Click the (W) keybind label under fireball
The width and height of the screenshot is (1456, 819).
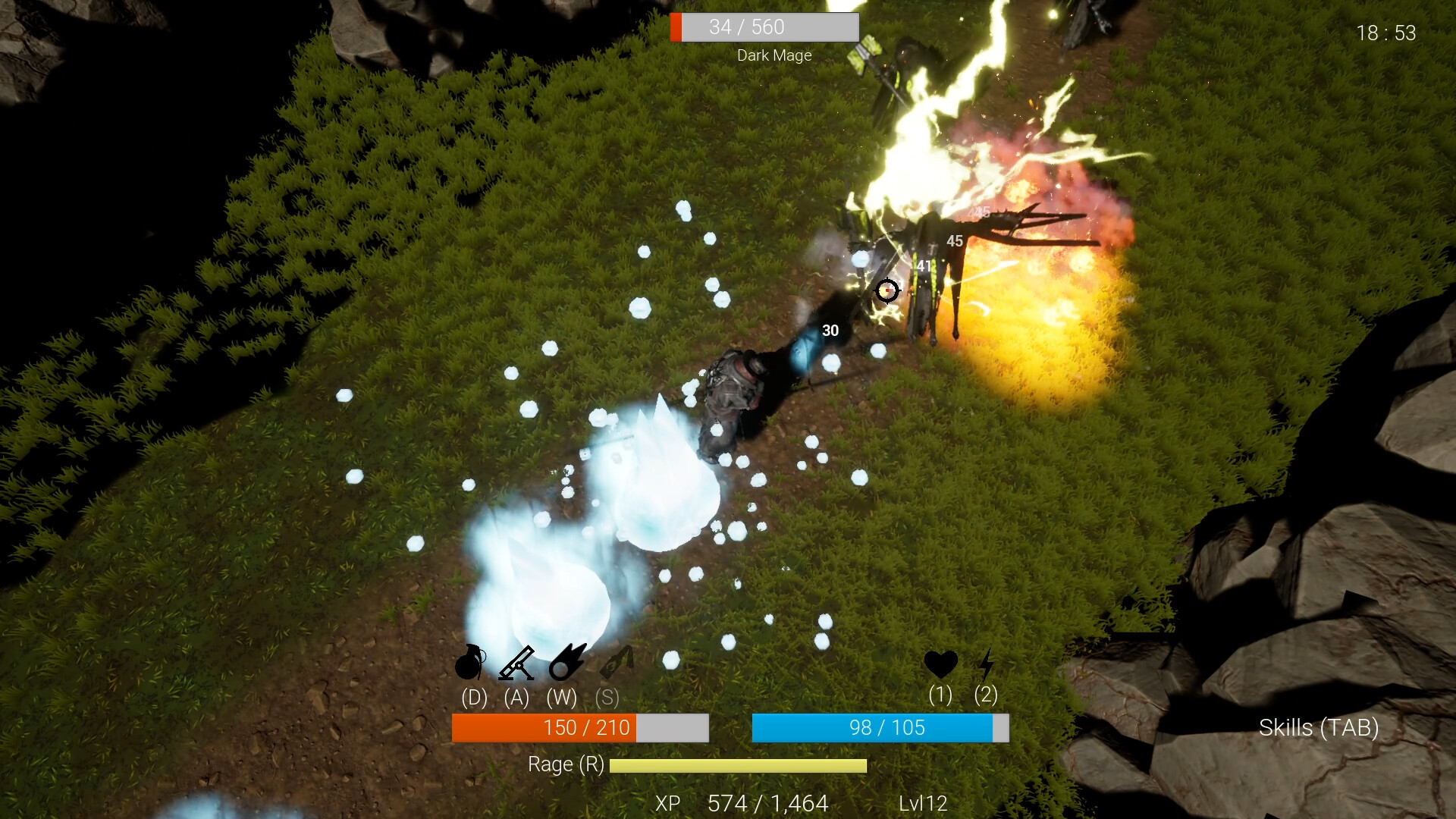pyautogui.click(x=562, y=698)
